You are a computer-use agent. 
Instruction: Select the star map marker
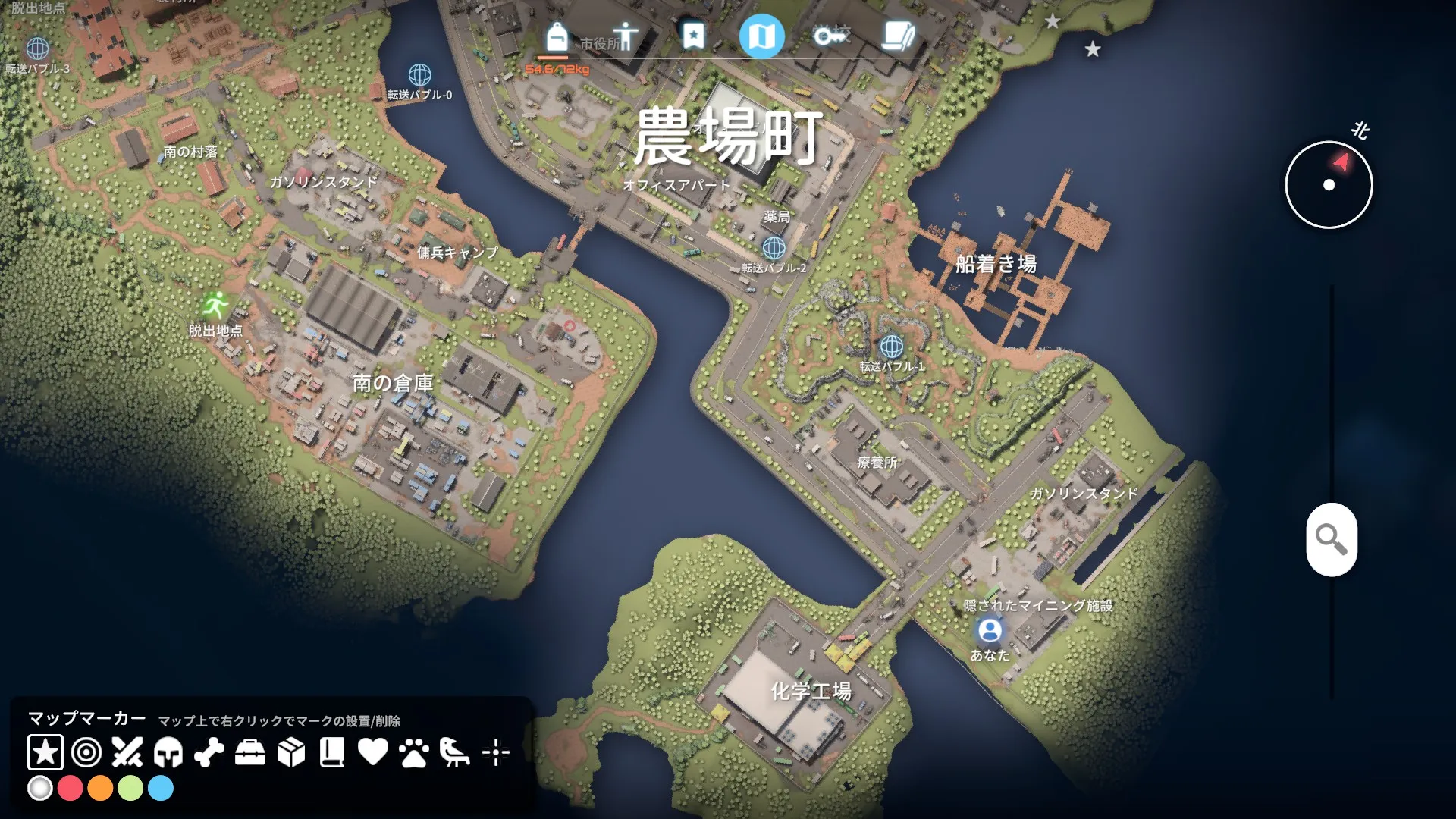45,752
